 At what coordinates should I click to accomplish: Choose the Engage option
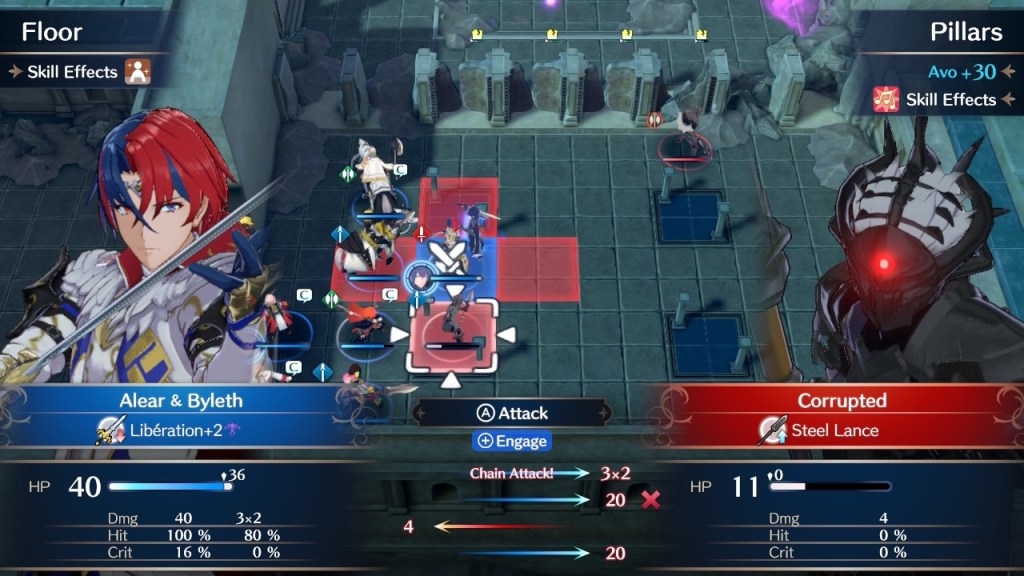click(x=511, y=441)
